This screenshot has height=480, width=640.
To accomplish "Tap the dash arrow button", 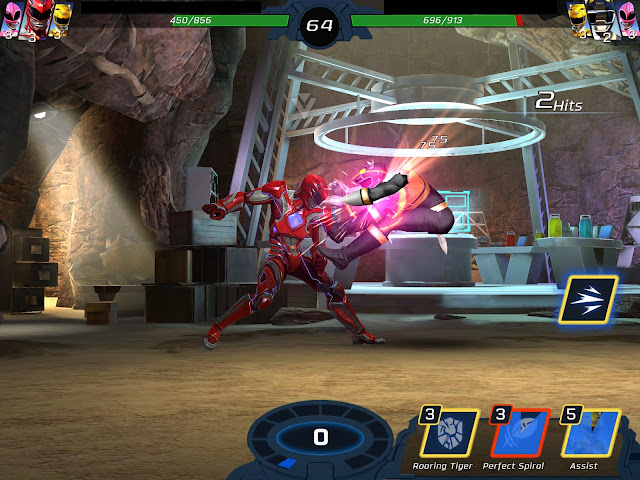I will click(587, 299).
